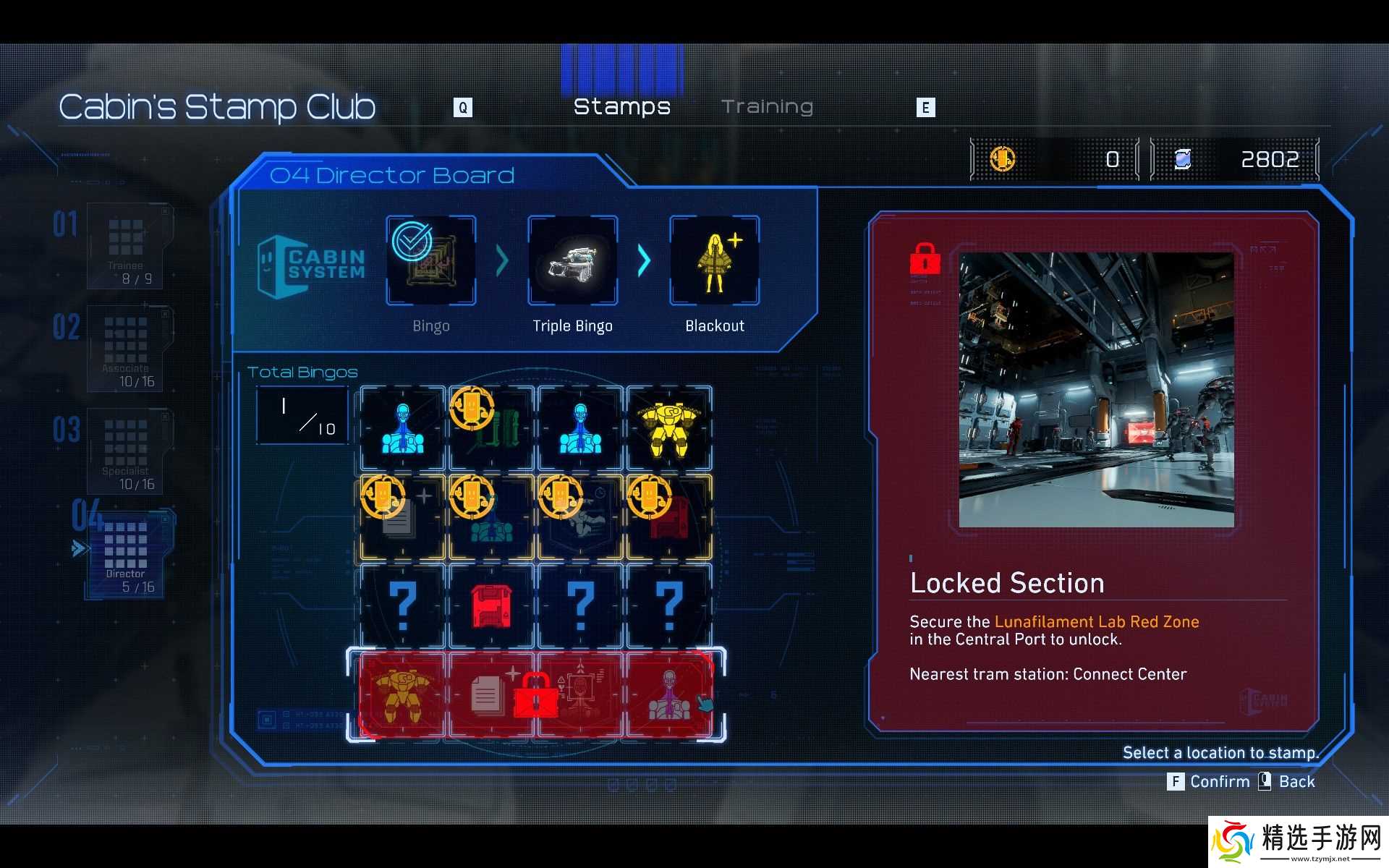Select the 04 Director board
The image size is (1389, 868).
point(127,556)
